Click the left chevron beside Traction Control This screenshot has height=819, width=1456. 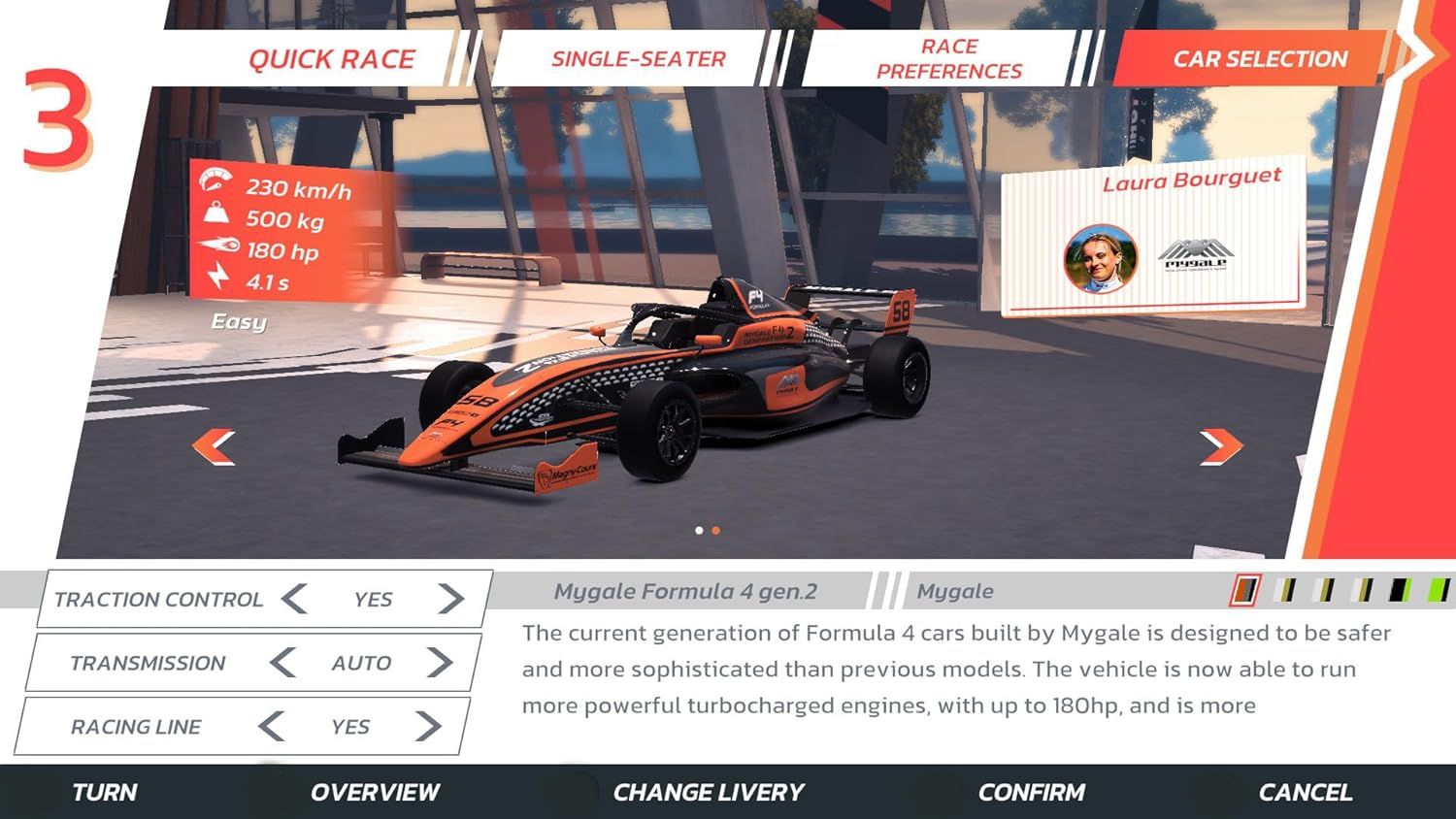coord(293,599)
